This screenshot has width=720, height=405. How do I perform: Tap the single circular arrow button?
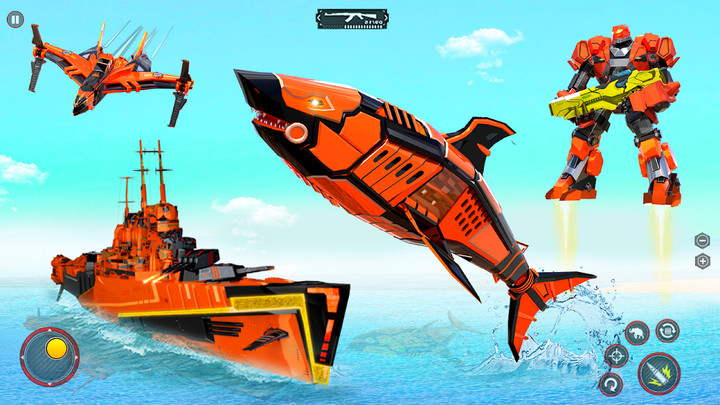[x=610, y=383]
